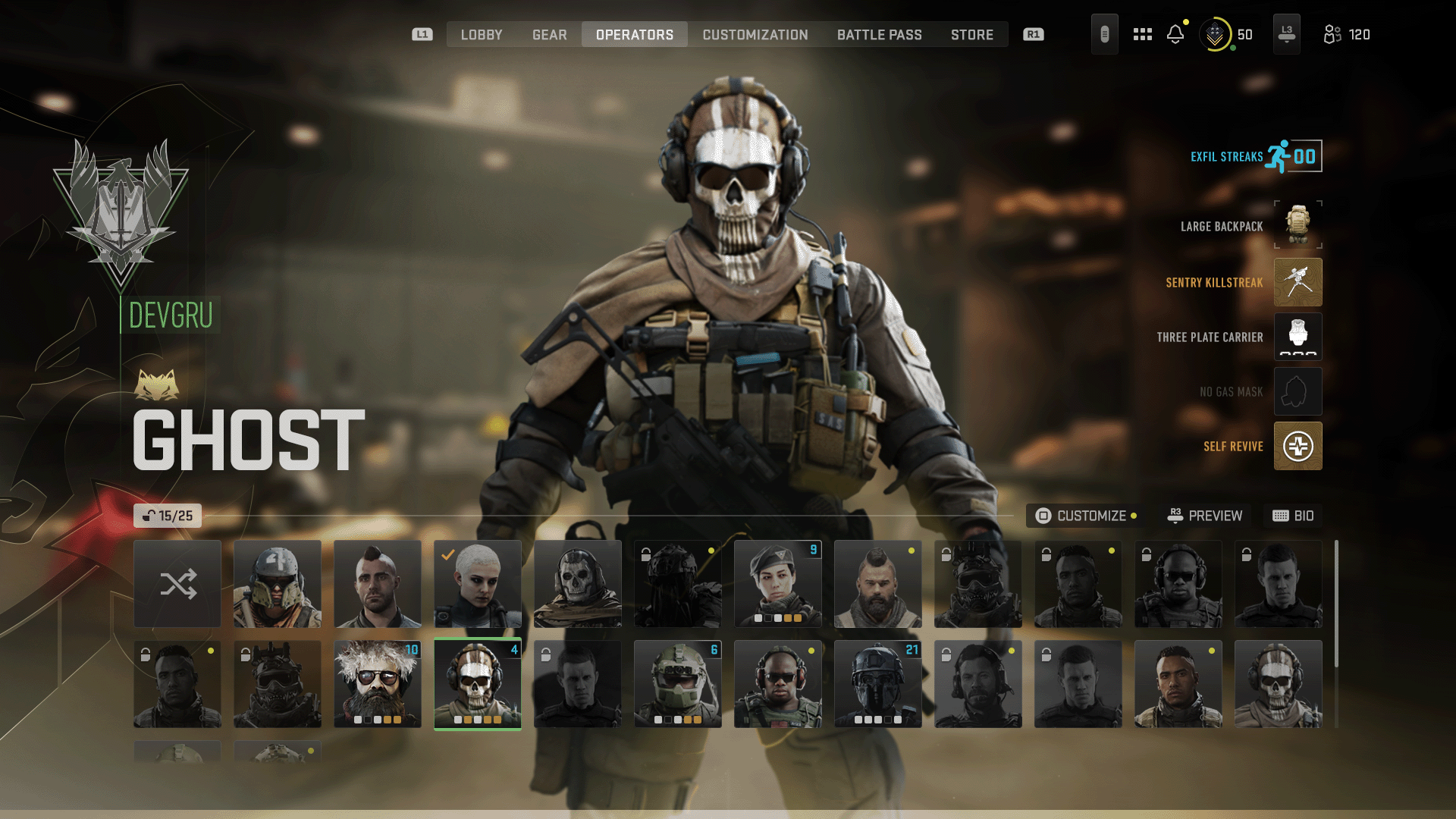Open the party members icon
This screenshot has height=819, width=1456.
point(1346,35)
